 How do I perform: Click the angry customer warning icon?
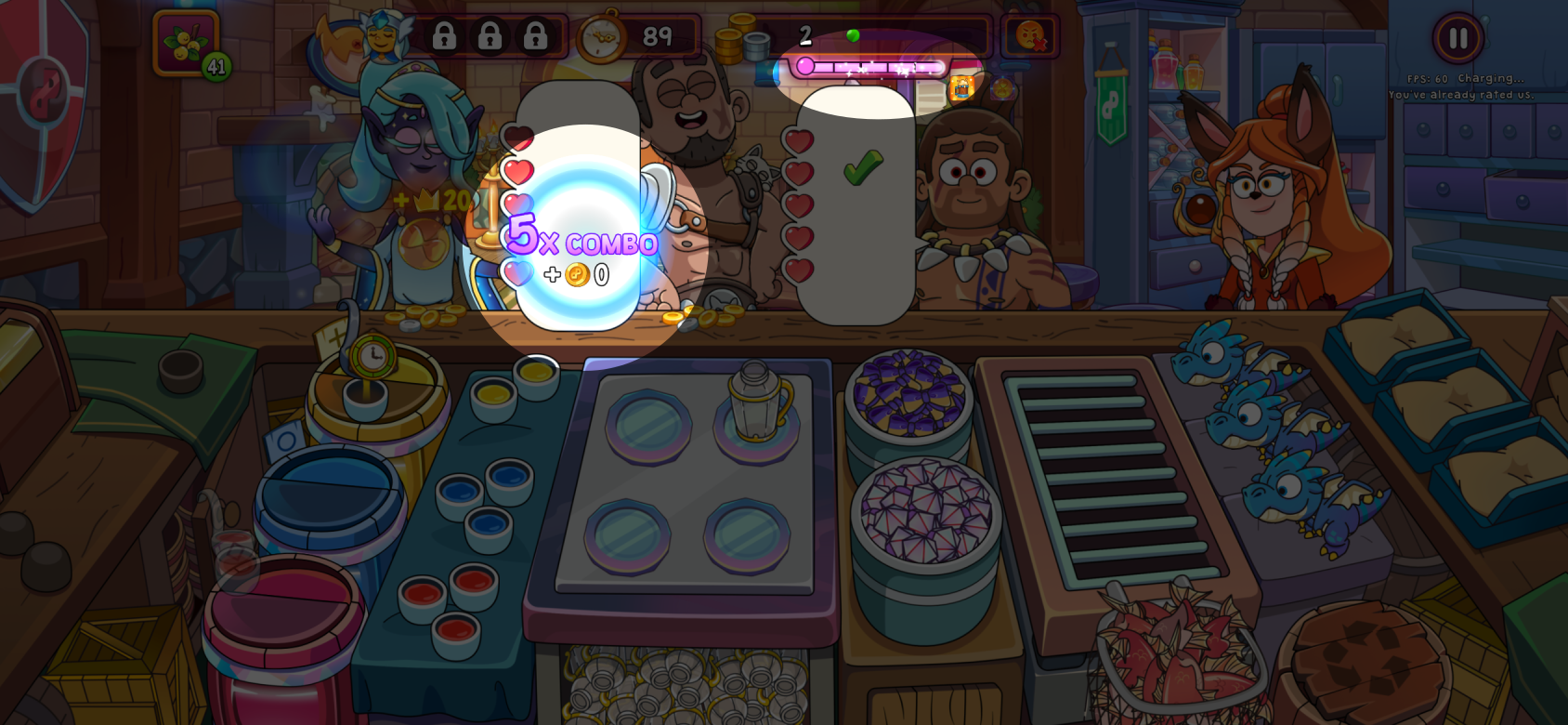(1029, 37)
